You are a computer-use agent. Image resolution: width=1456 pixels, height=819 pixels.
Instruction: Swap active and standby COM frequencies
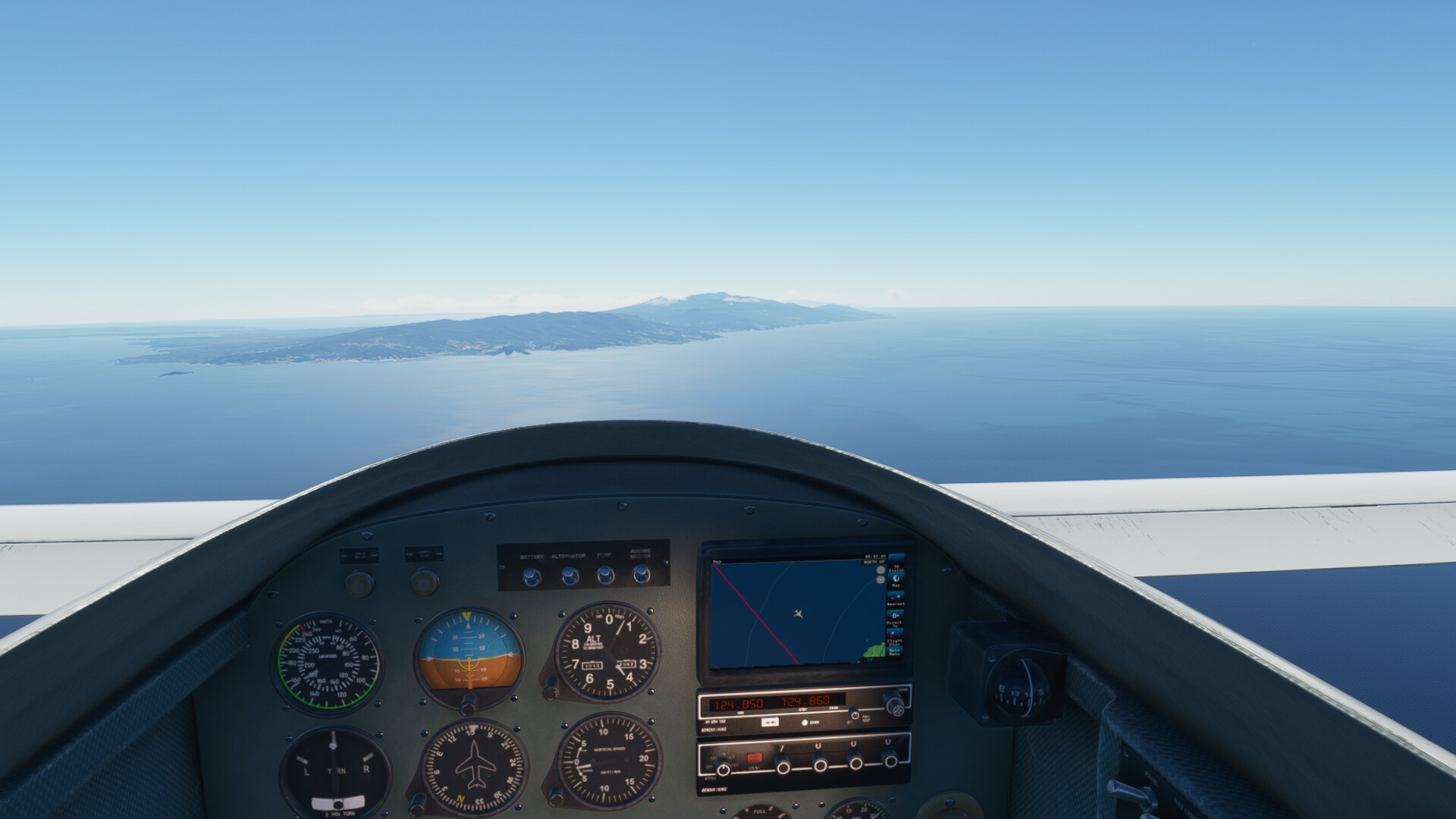click(x=770, y=722)
